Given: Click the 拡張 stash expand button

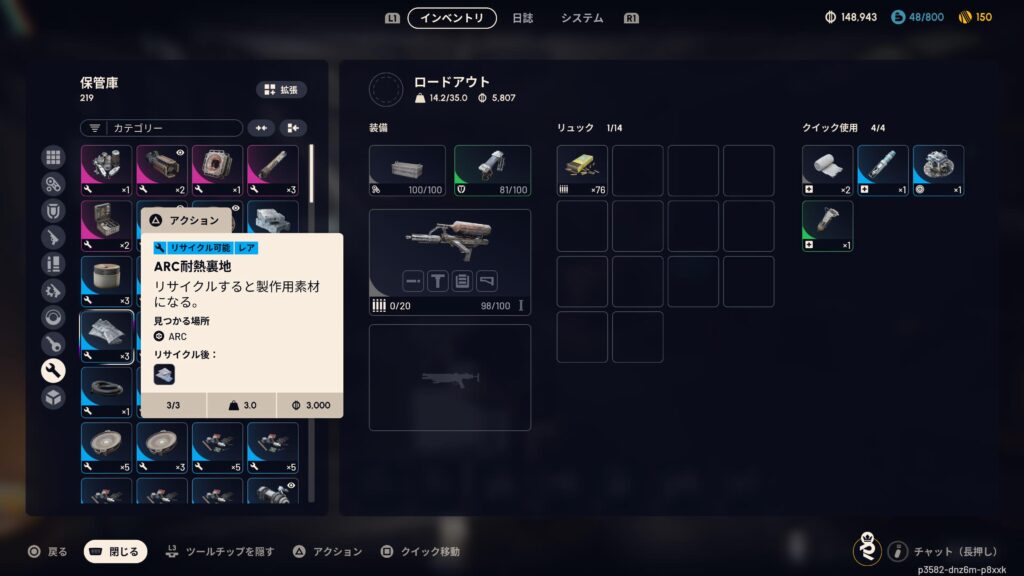Looking at the screenshot, I should pos(281,90).
